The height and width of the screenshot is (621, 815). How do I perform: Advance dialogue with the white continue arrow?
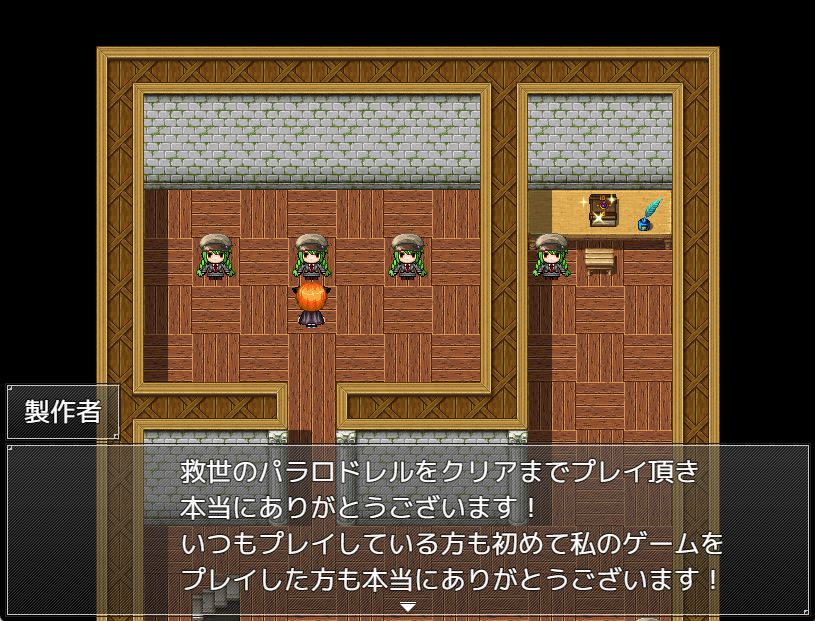[408, 607]
